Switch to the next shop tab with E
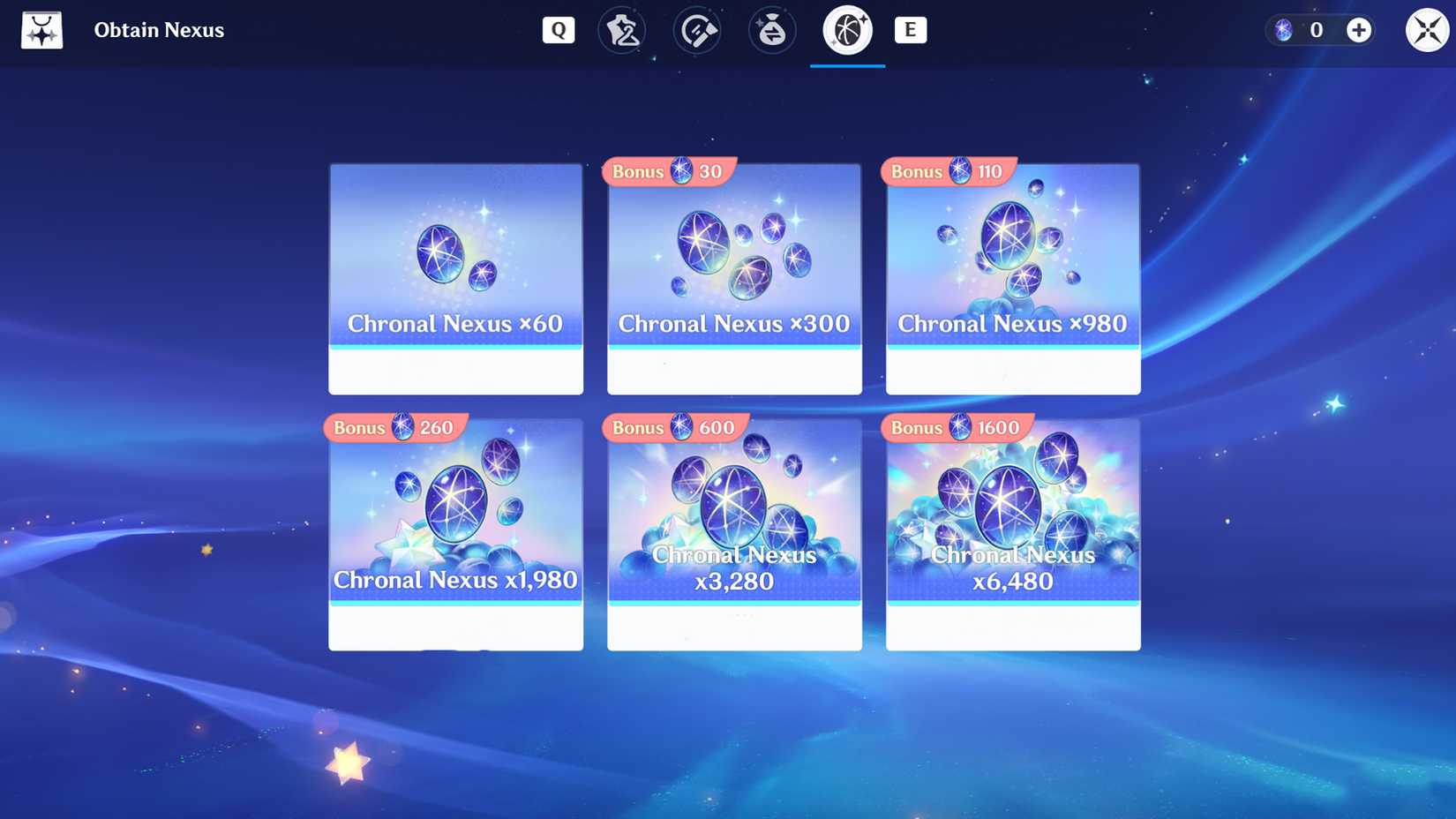The height and width of the screenshot is (819, 1456). point(911,29)
